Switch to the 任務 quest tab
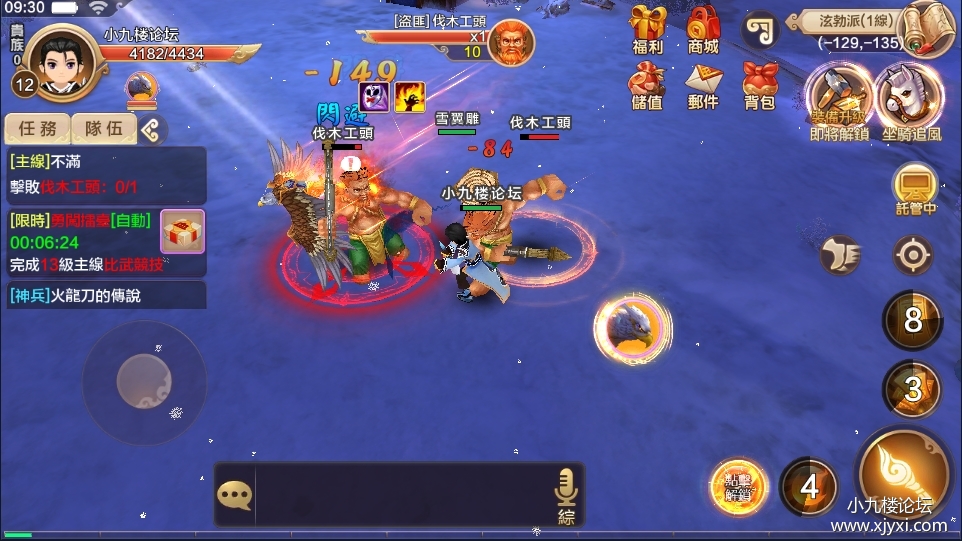The width and height of the screenshot is (962, 541). [38, 129]
